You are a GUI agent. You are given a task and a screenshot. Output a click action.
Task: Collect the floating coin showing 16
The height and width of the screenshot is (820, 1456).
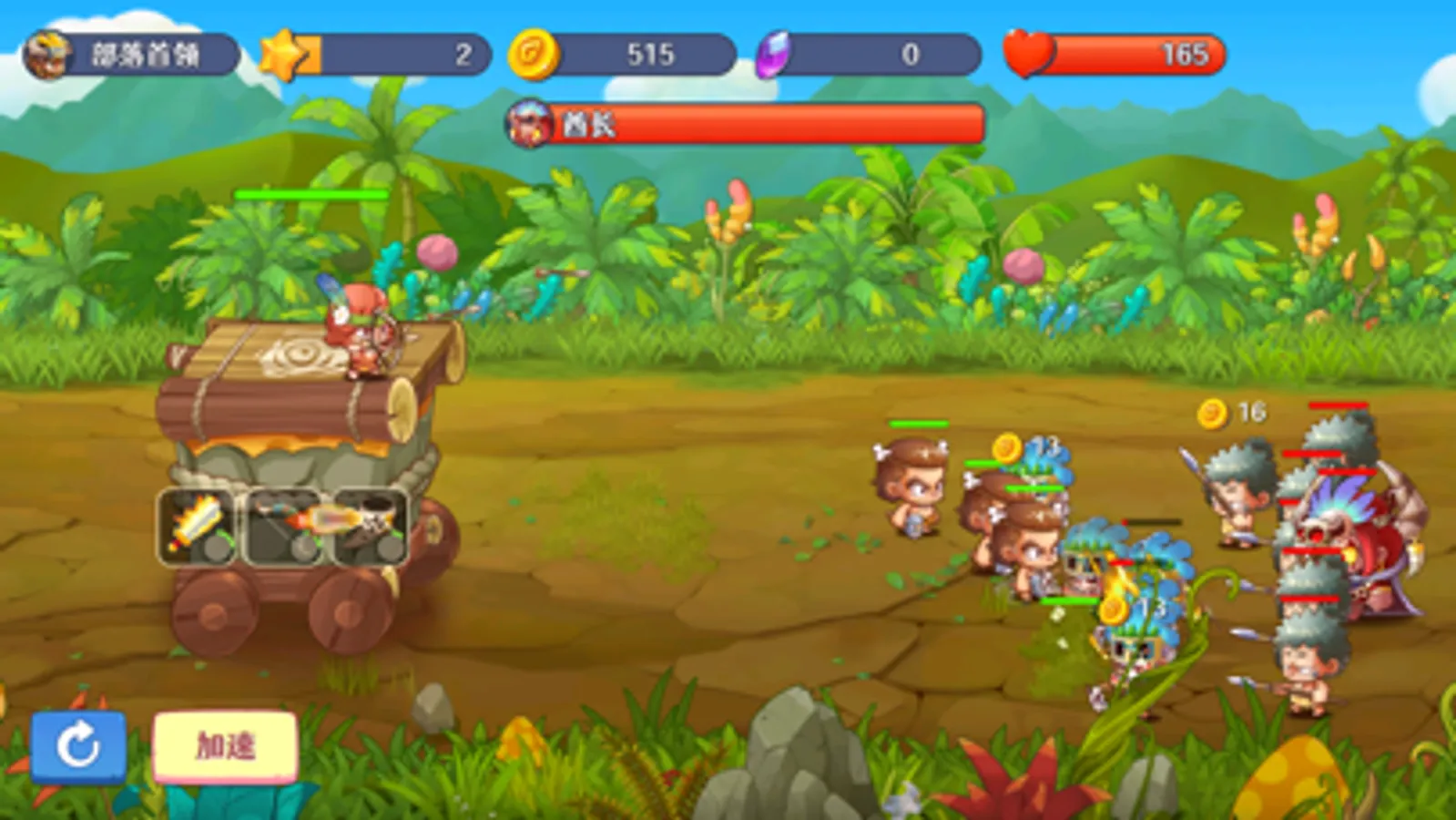(1211, 412)
